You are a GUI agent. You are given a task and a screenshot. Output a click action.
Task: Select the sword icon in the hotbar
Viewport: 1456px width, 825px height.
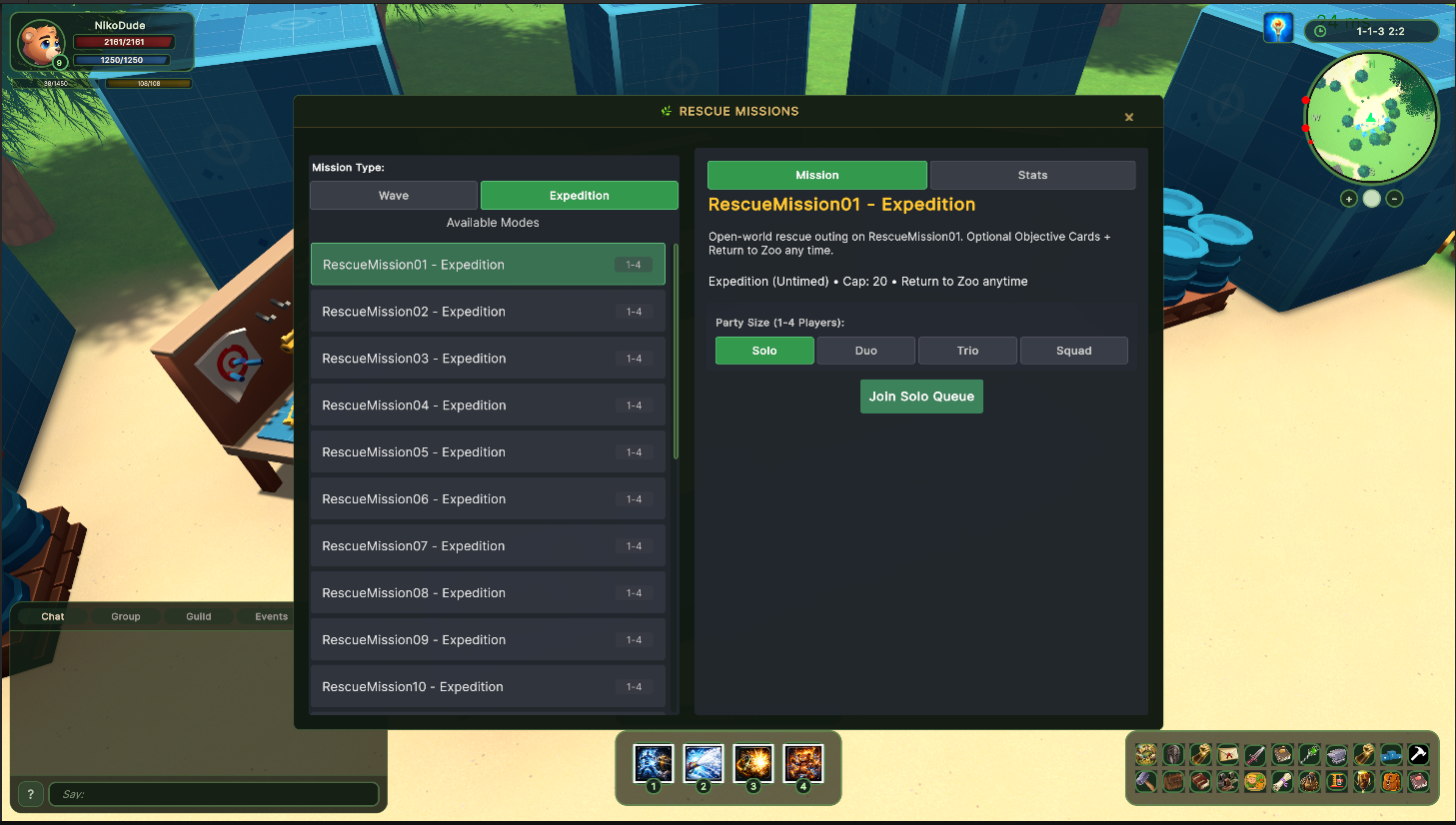pyautogui.click(x=1254, y=754)
